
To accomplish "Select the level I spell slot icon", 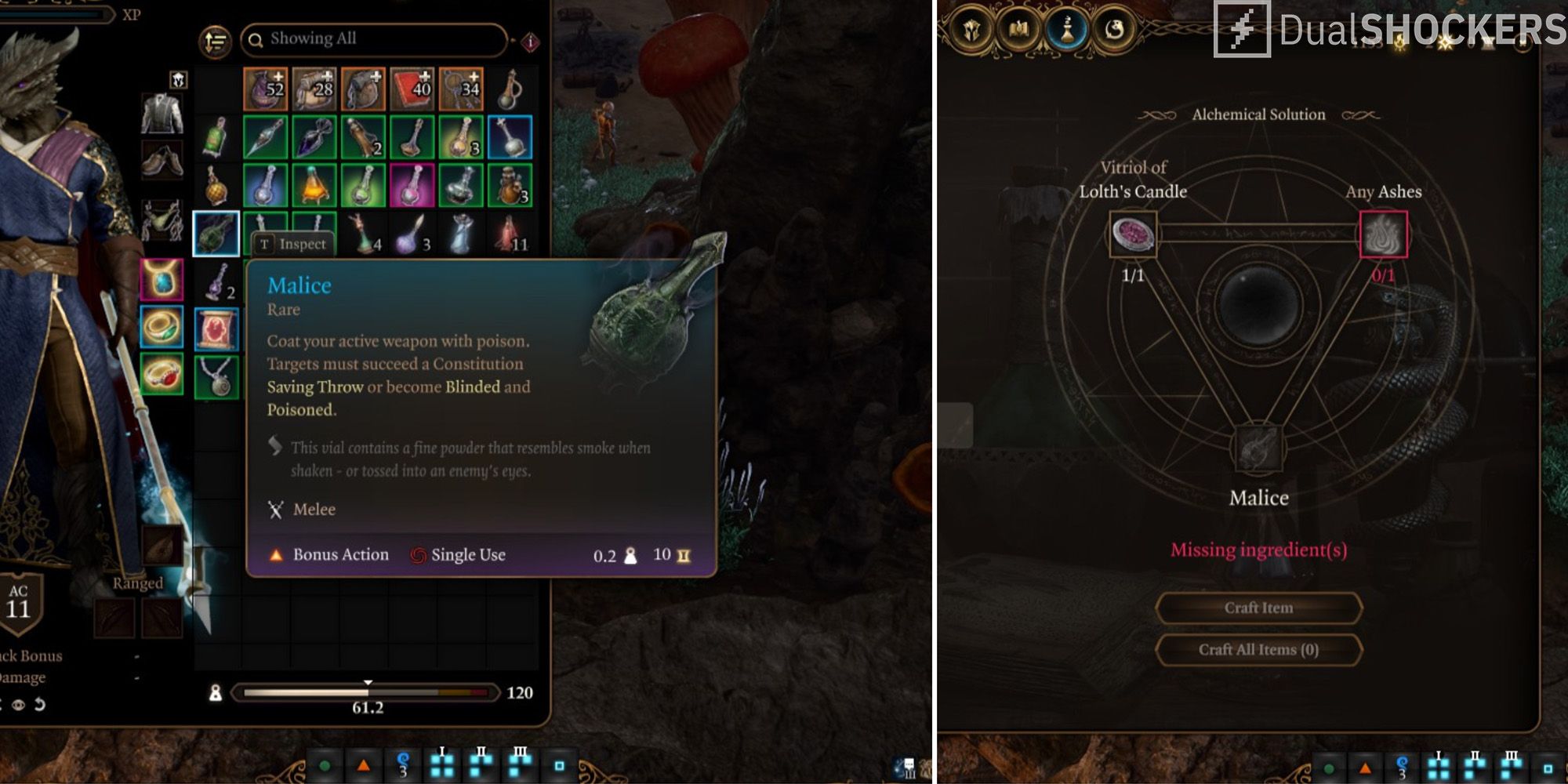I will [441, 764].
